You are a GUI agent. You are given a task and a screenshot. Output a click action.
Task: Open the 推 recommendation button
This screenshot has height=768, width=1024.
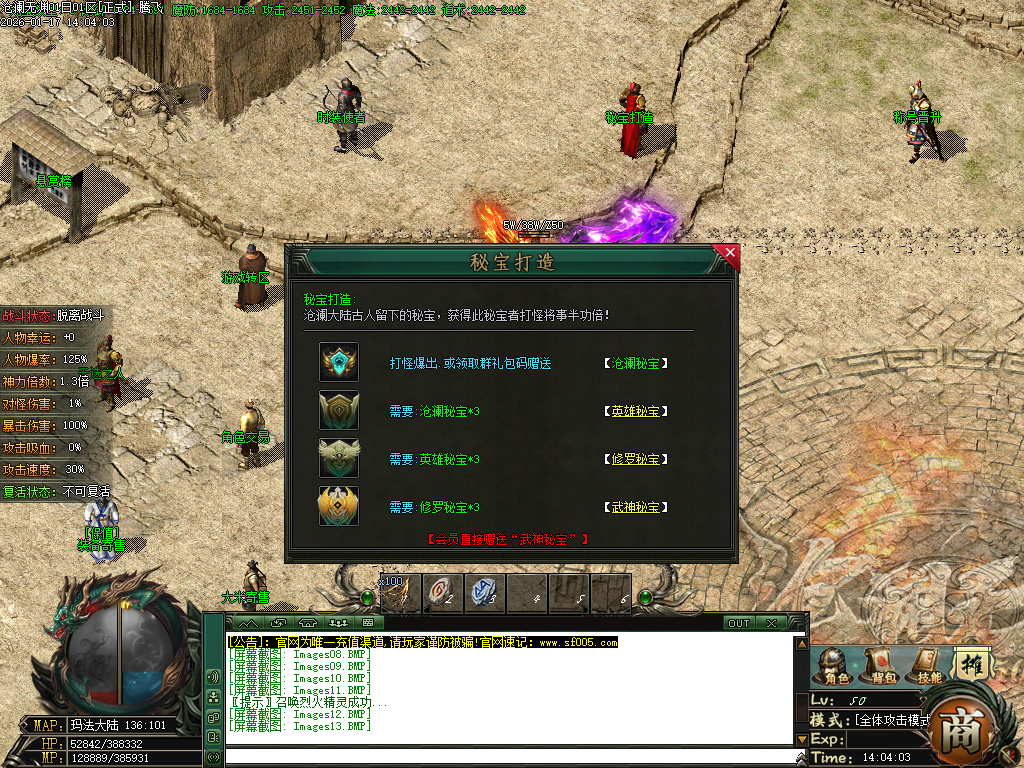(971, 664)
